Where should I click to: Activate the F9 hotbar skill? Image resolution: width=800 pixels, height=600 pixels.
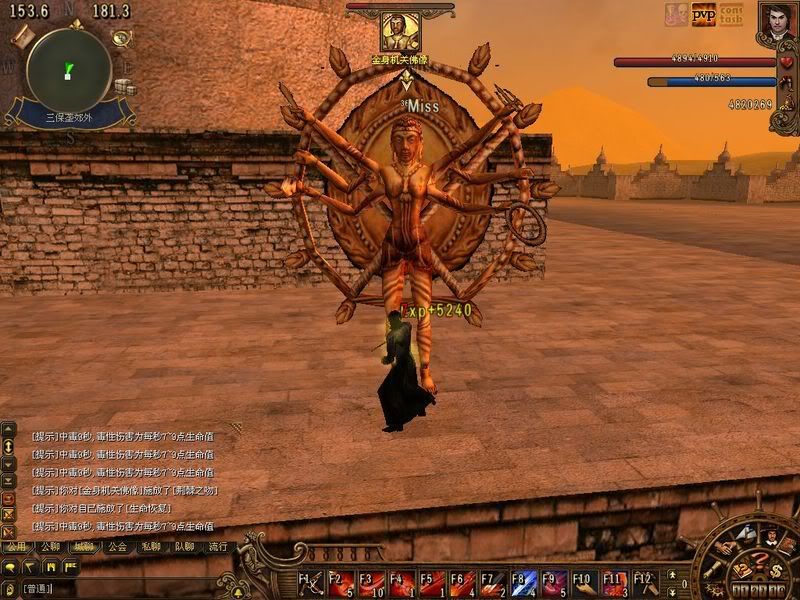coord(555,583)
